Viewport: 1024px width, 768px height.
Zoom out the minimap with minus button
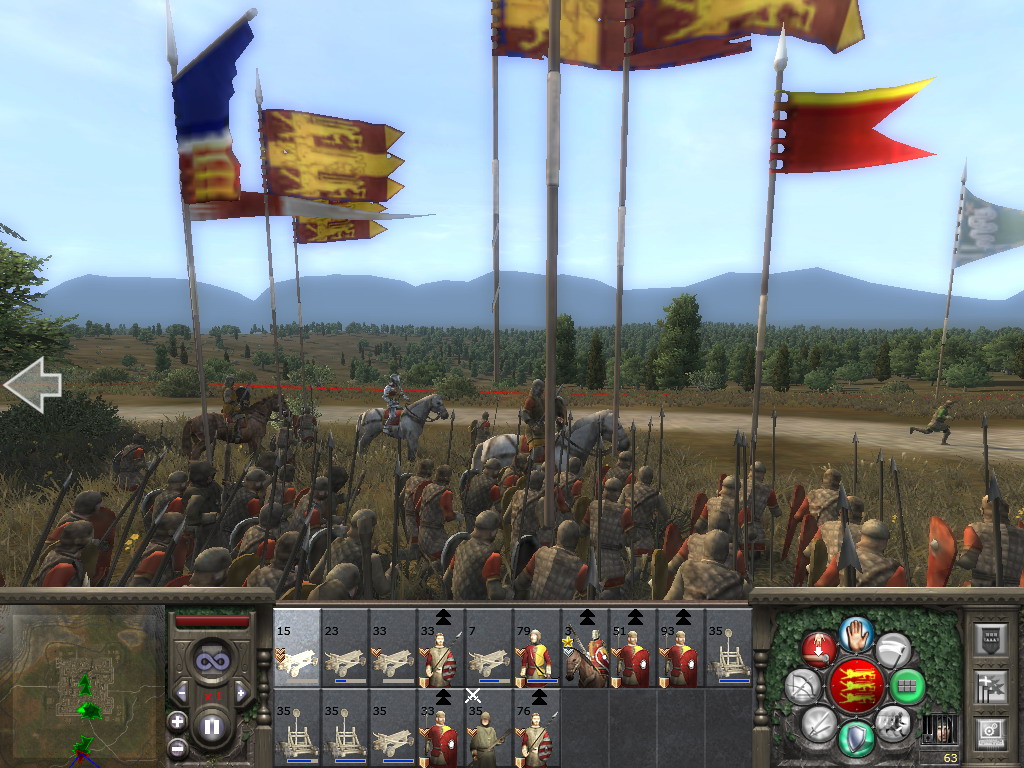coord(177,747)
